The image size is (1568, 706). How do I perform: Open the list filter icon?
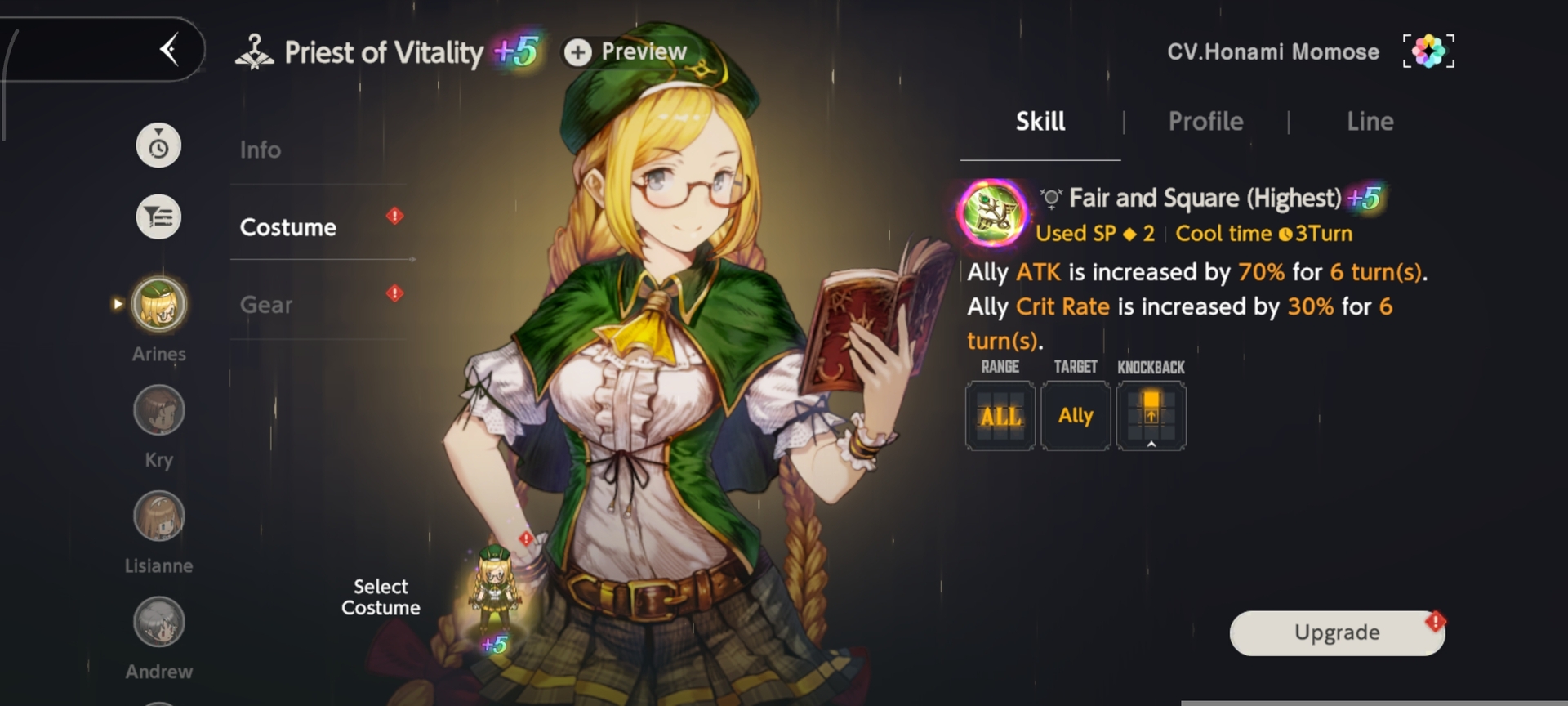click(158, 217)
